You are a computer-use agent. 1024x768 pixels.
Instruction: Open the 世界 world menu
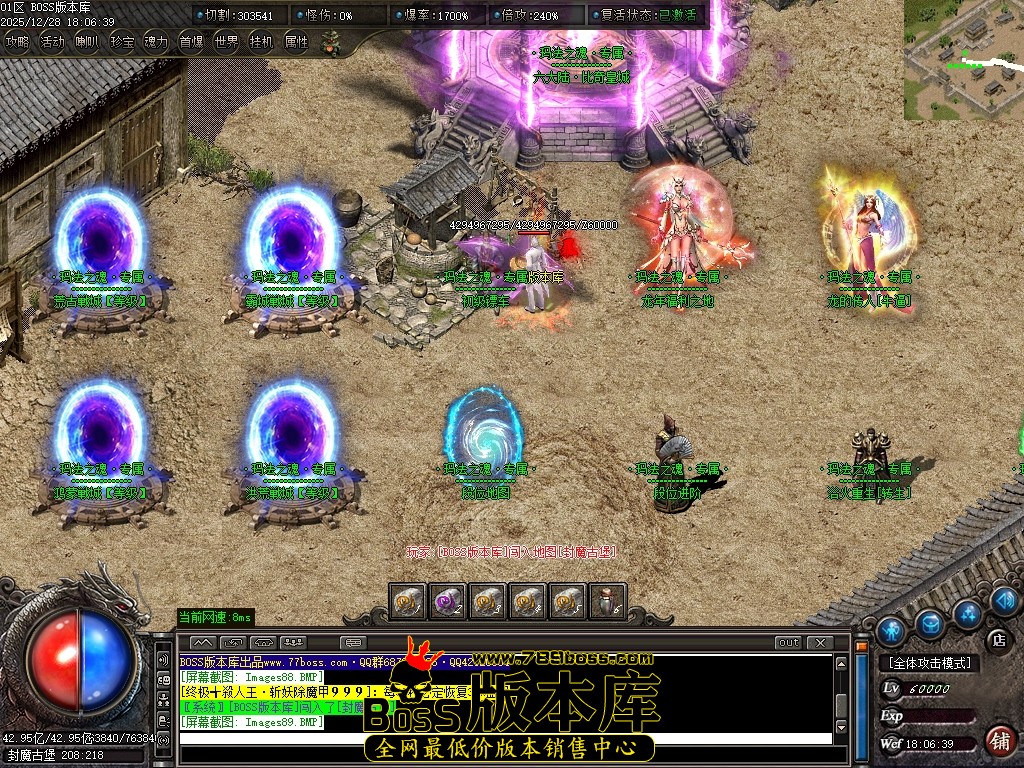pos(226,42)
